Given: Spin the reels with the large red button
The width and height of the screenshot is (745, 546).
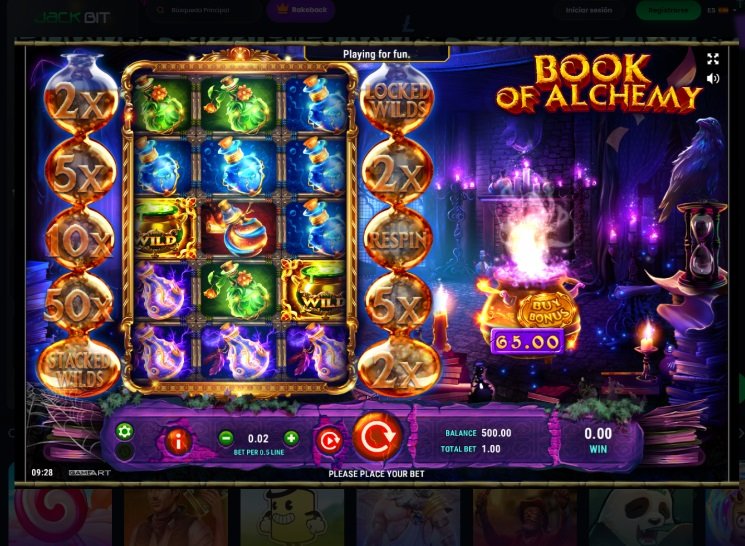Looking at the screenshot, I should tap(377, 437).
